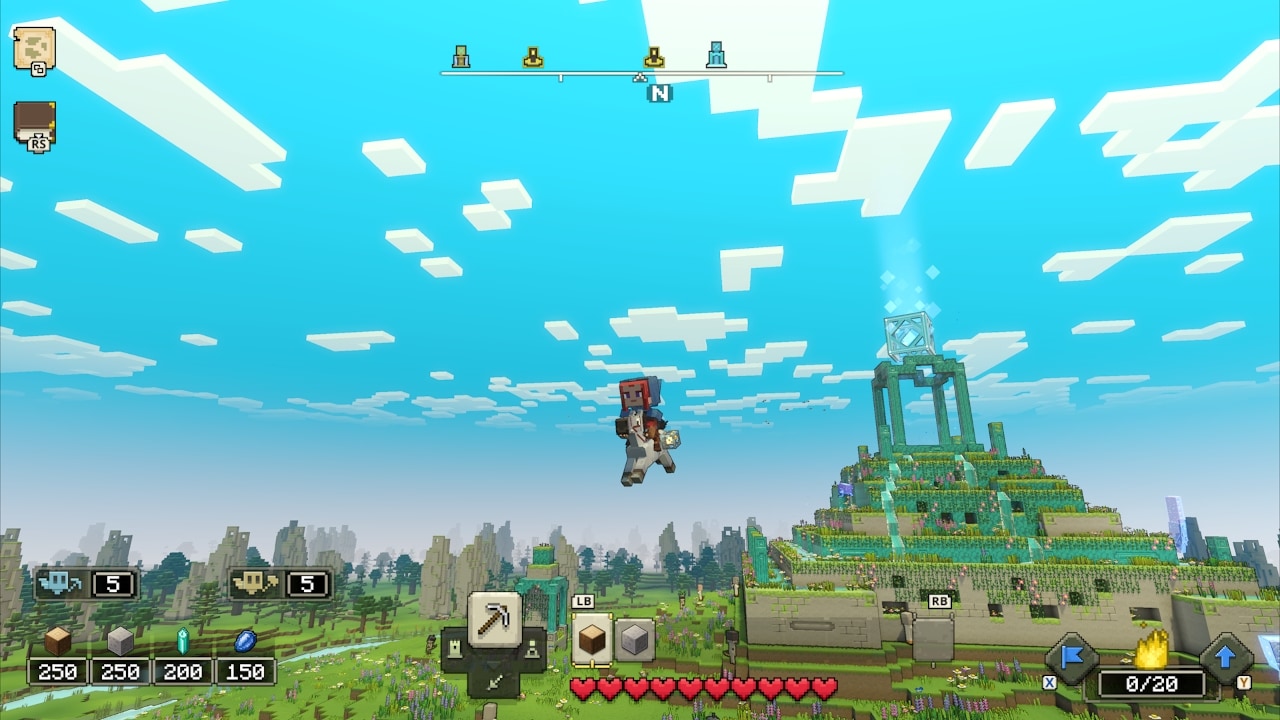Select the tower structure icon on the wheel

pos(456,648)
